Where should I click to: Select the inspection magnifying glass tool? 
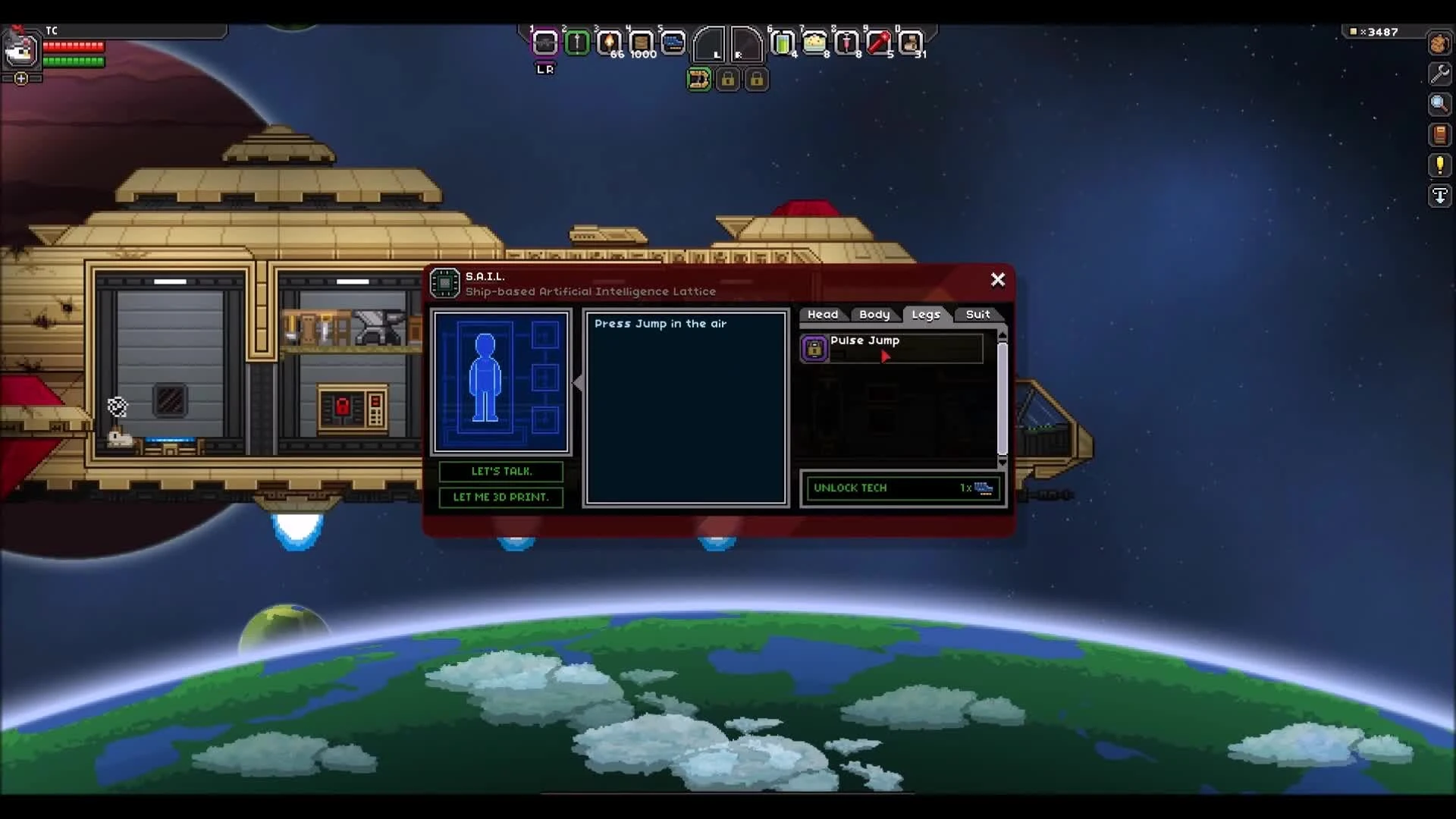point(1439,104)
